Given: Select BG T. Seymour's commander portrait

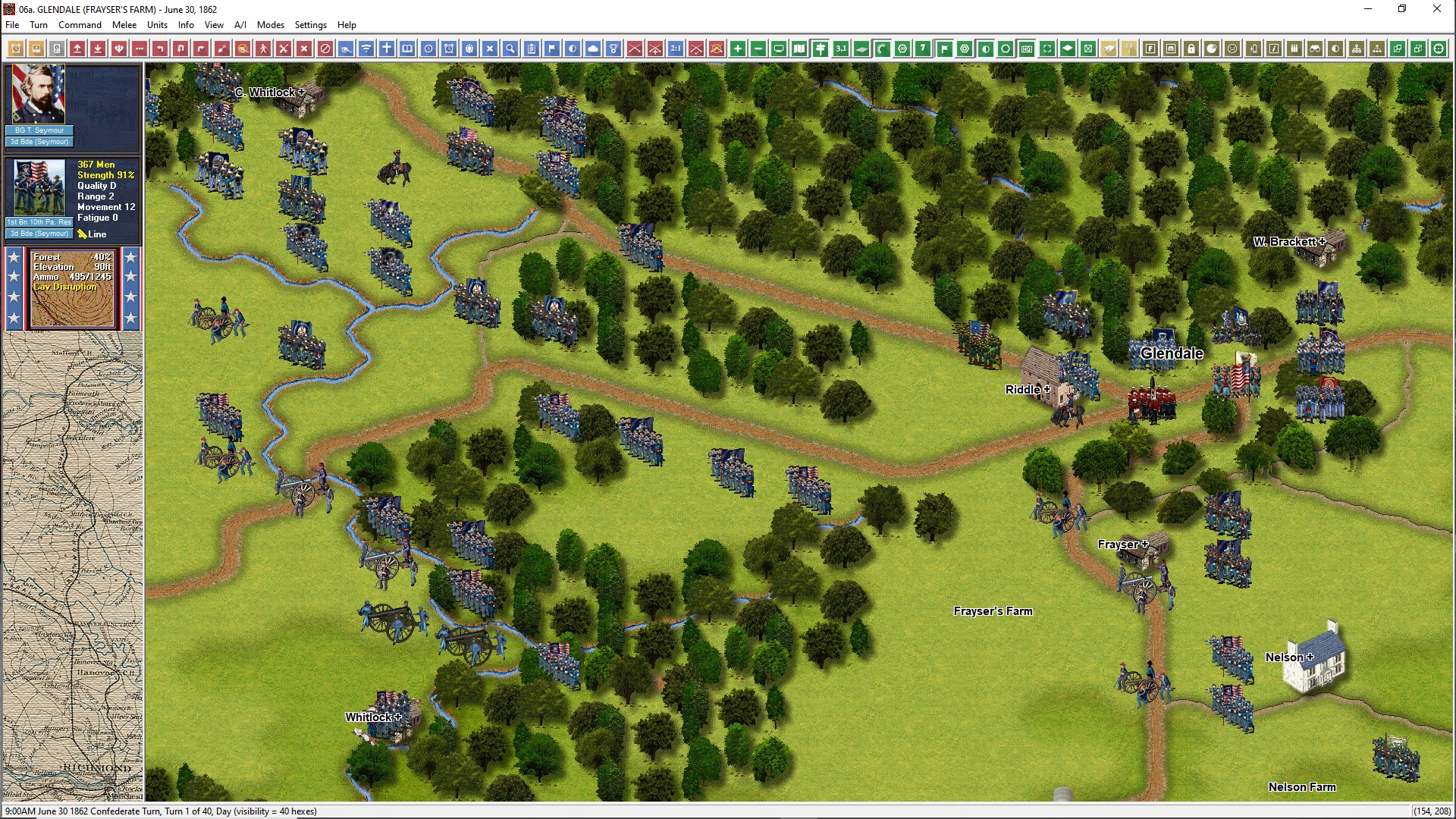Looking at the screenshot, I should click(39, 95).
